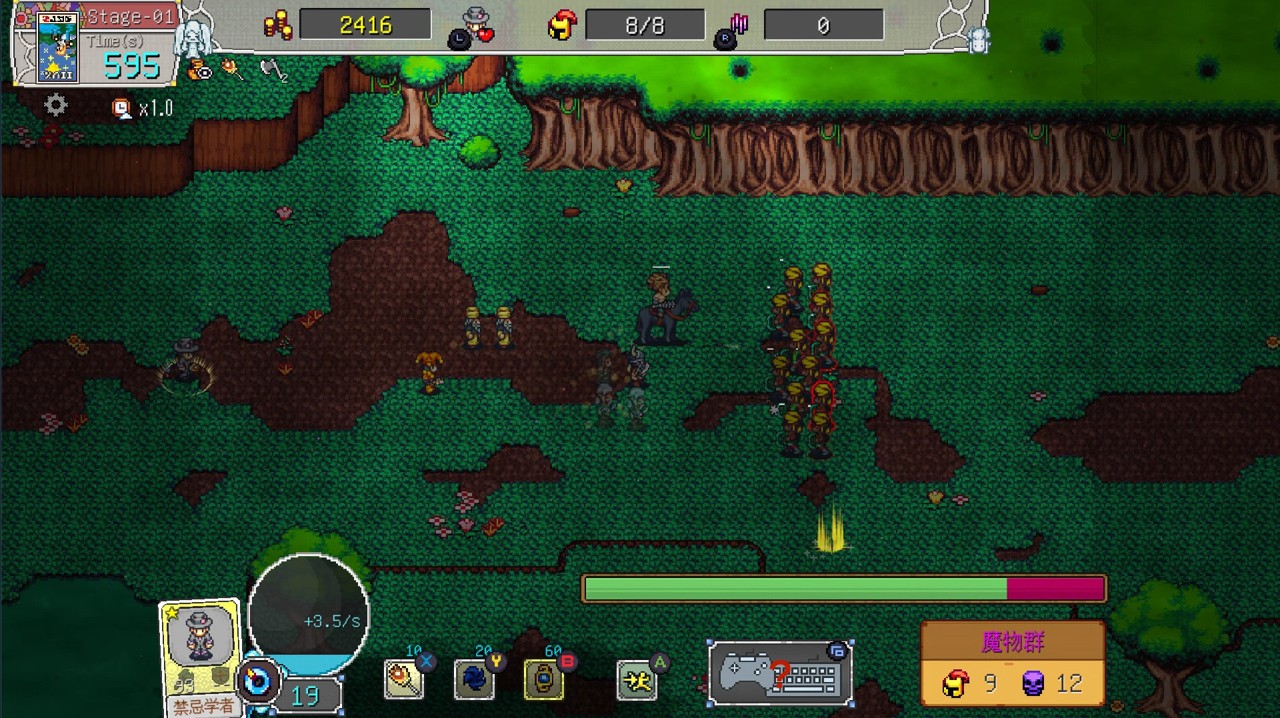Open the gear settings menu
Screen dimensions: 1280x718
[x=56, y=105]
